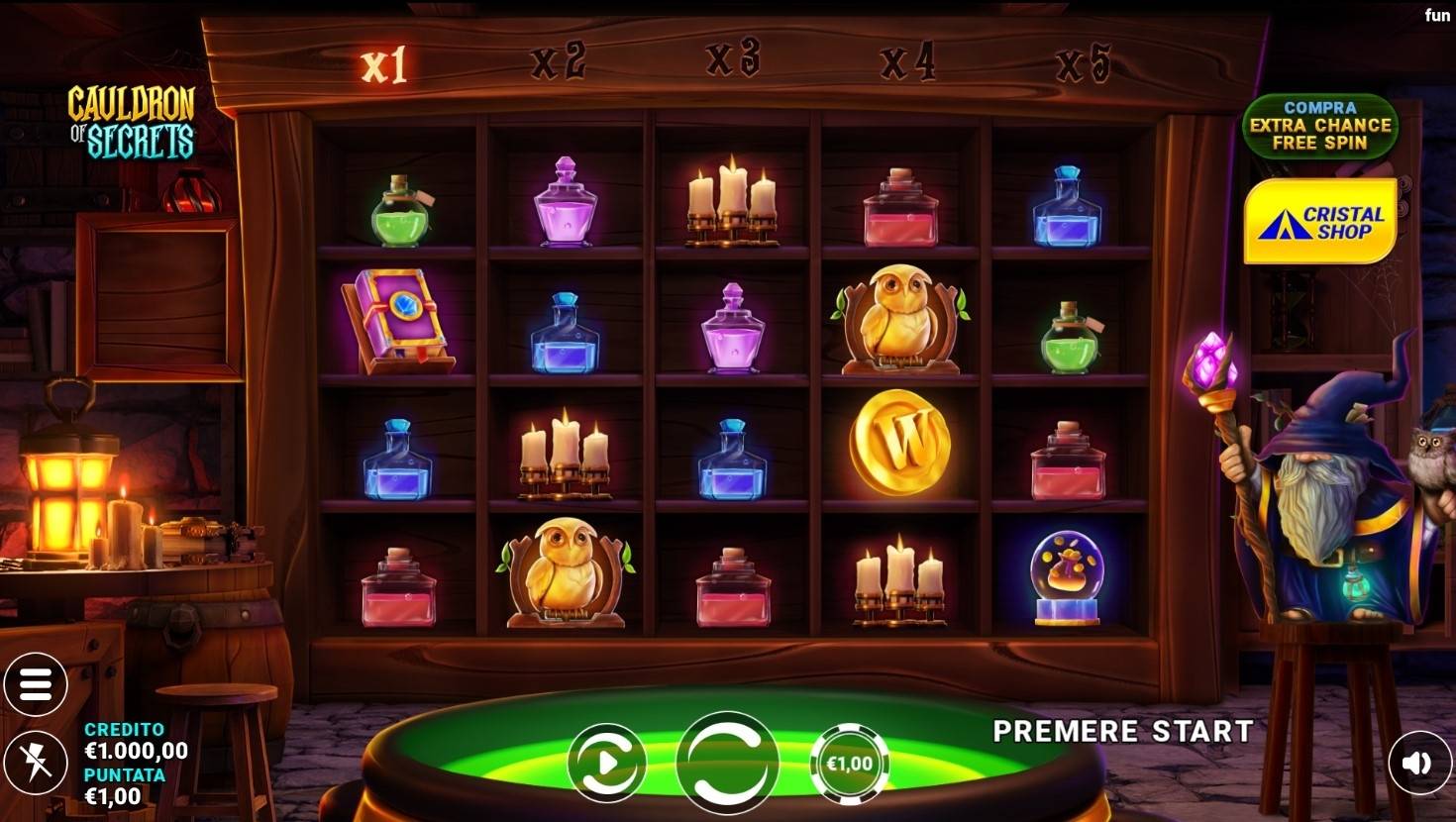The image size is (1456, 822).
Task: Buy Extra Chance Free Spin
Action: pos(1320,126)
